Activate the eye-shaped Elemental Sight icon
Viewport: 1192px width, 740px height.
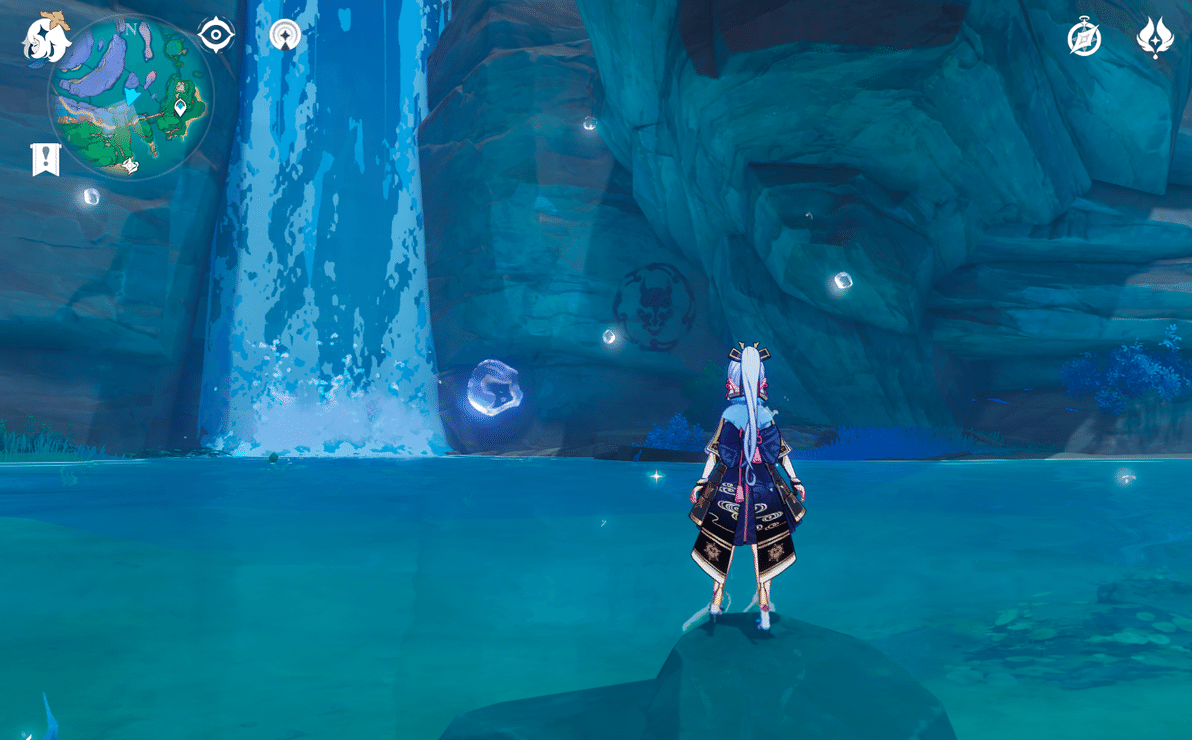click(x=215, y=35)
